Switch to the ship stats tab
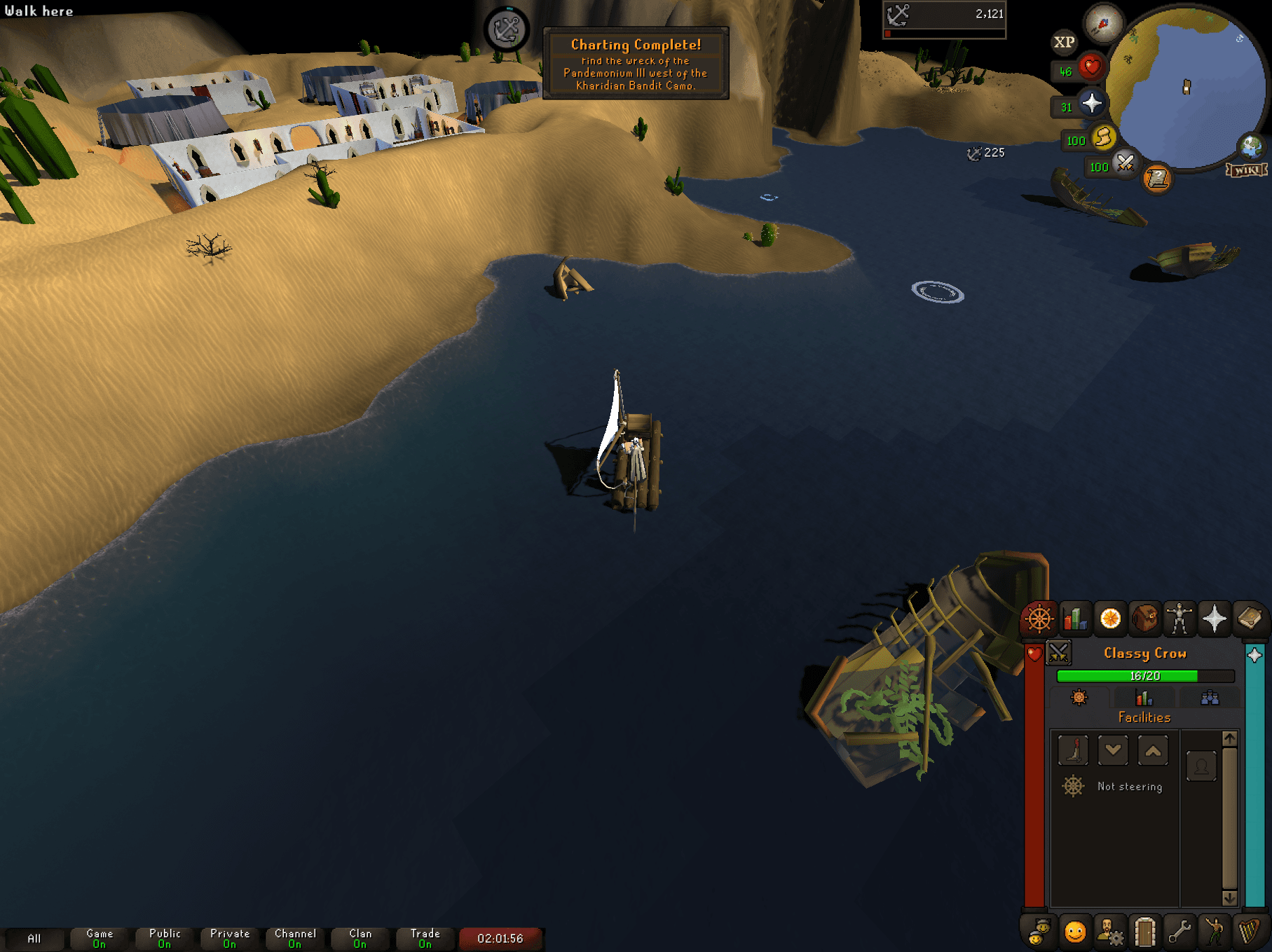Viewport: 1272px width, 952px height. point(1144,699)
